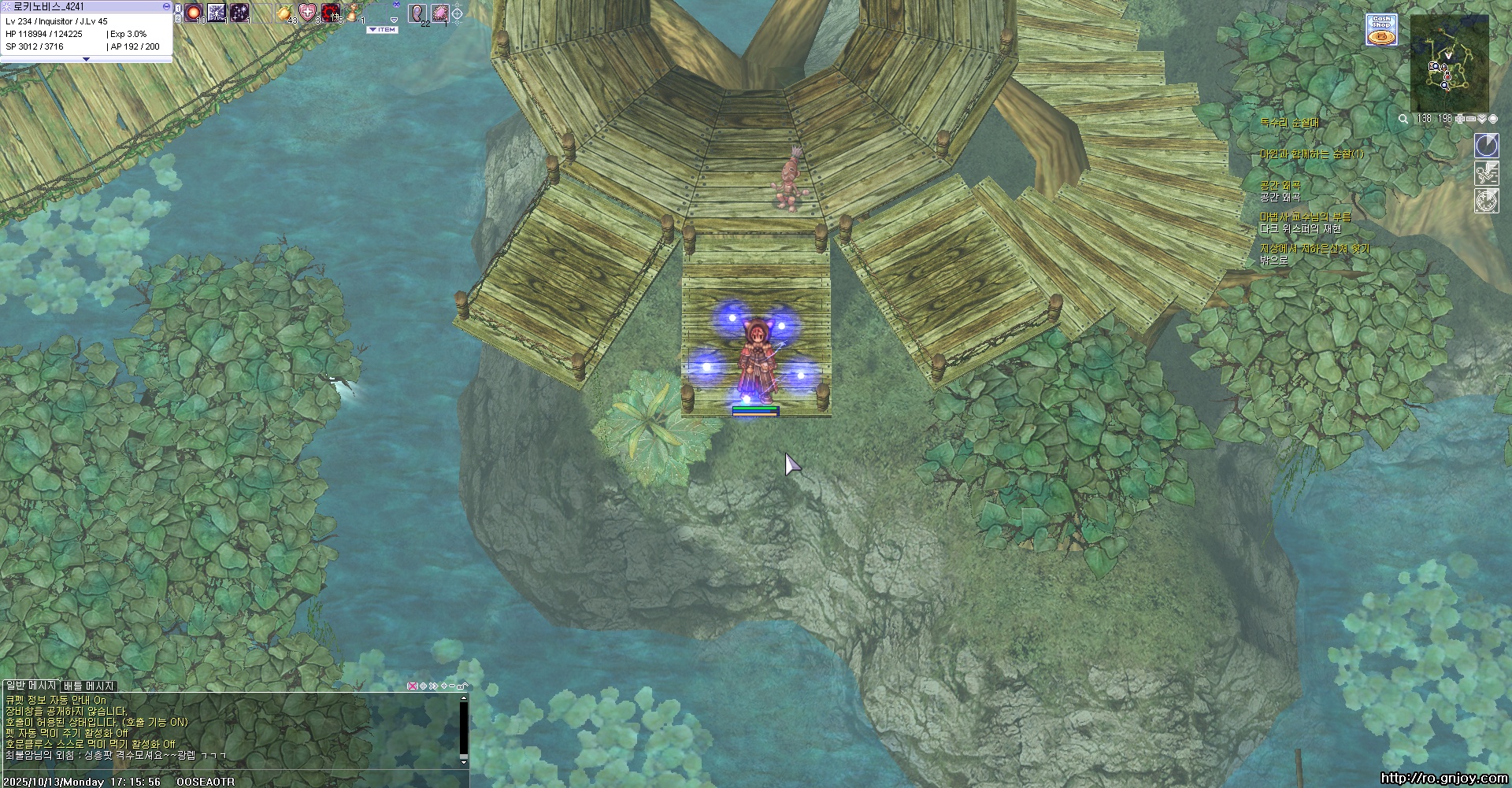Activate the blue shattered-figure skill icon
1512x788 pixels.
click(x=217, y=13)
